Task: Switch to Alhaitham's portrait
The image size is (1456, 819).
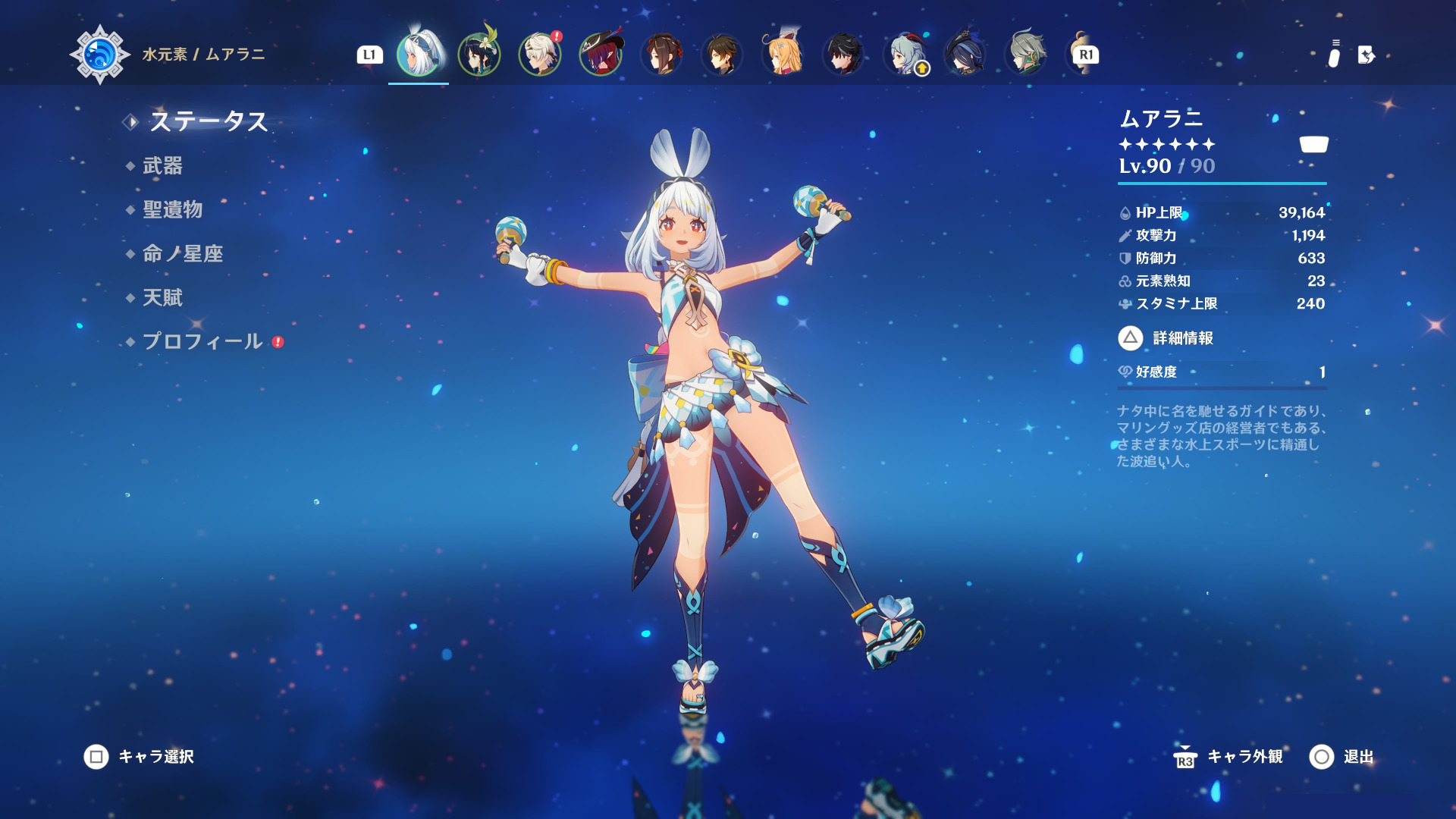Action: pos(1027,55)
